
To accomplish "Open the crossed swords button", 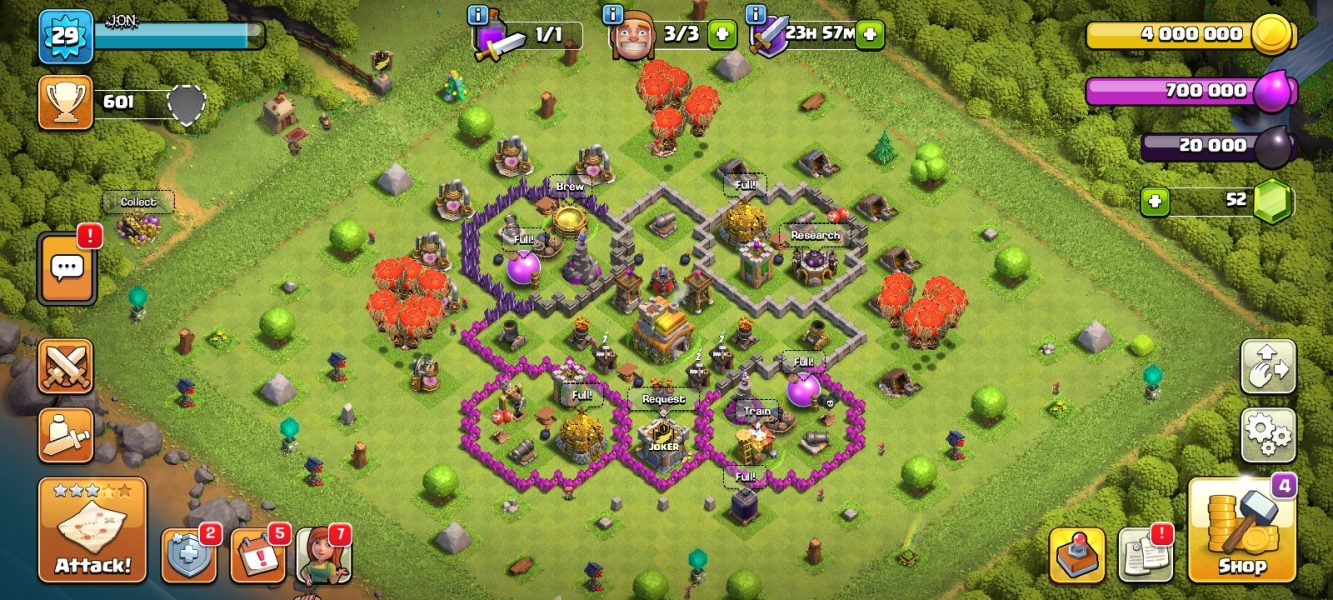I will pyautogui.click(x=66, y=366).
